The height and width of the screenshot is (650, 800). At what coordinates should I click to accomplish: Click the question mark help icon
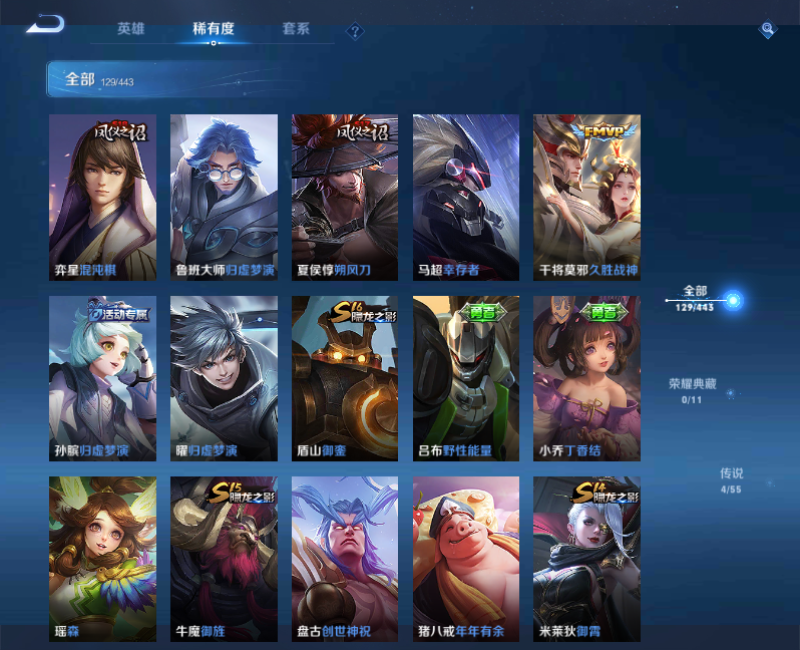(x=354, y=31)
